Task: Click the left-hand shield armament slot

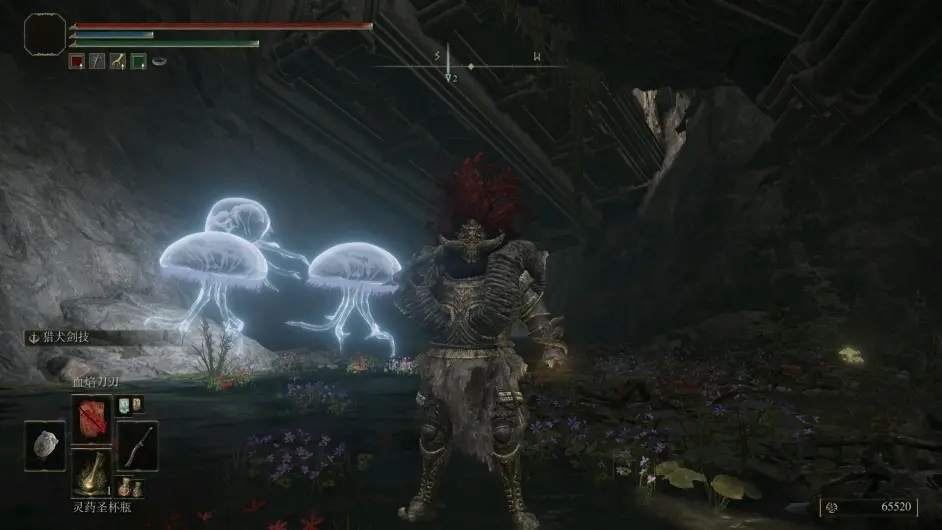Action: (x=45, y=445)
